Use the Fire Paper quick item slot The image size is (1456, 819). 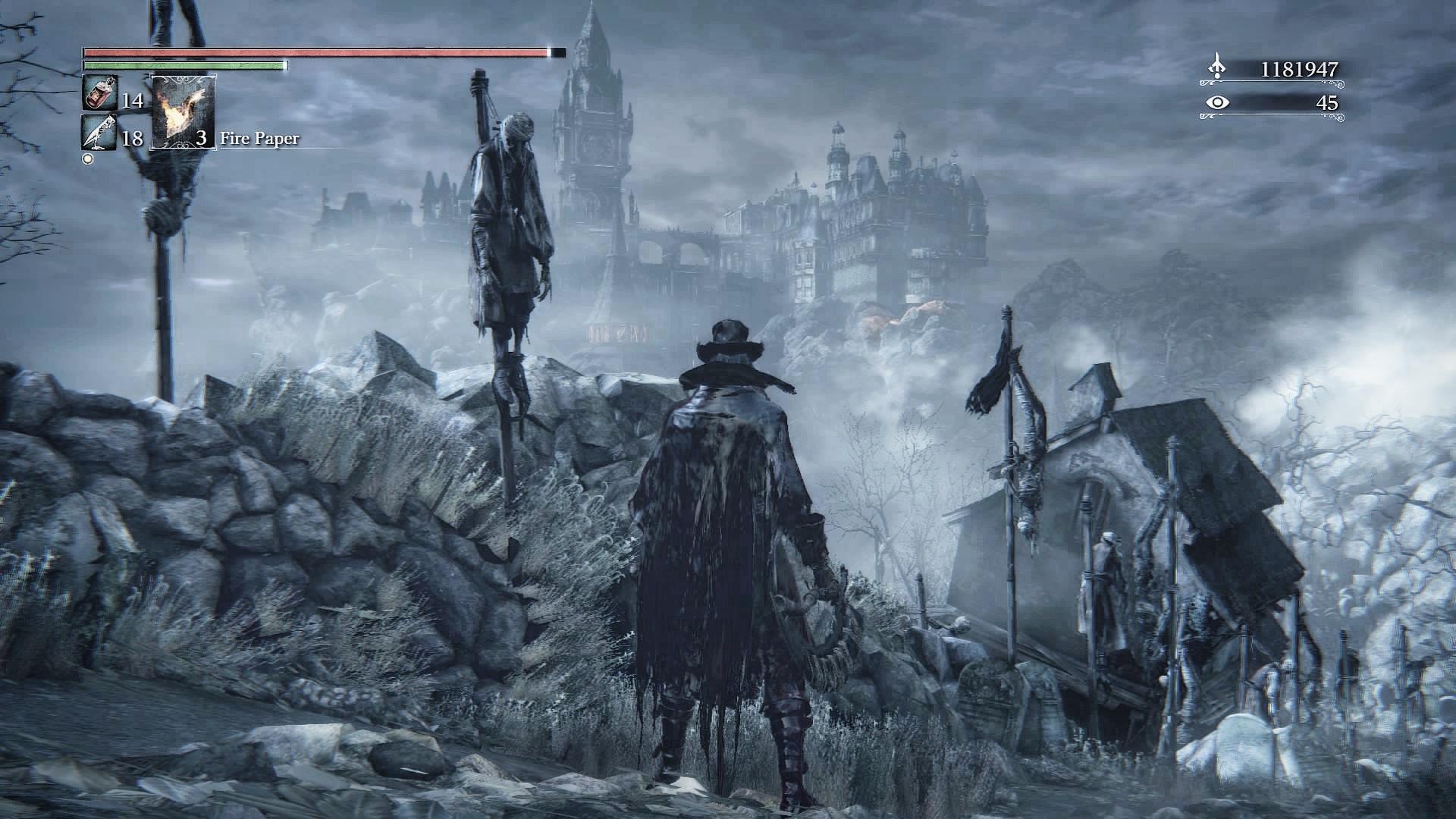coord(184,112)
